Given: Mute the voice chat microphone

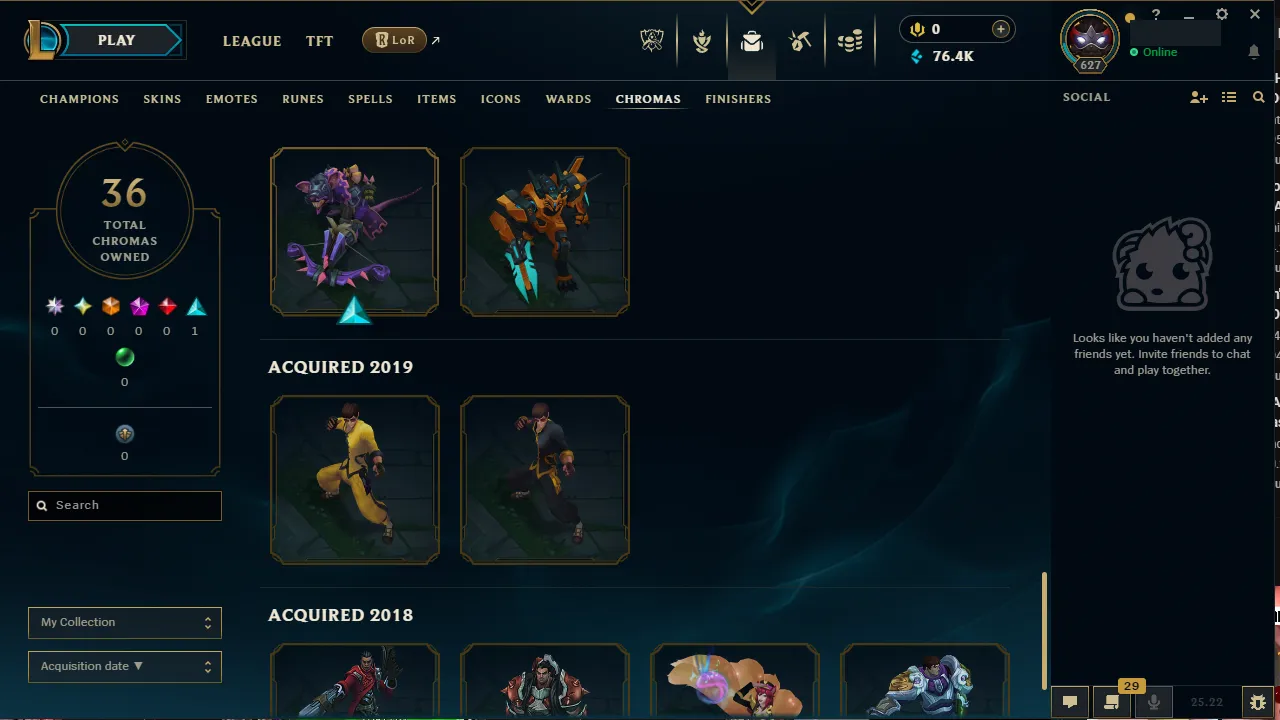Looking at the screenshot, I should pyautogui.click(x=1153, y=701).
